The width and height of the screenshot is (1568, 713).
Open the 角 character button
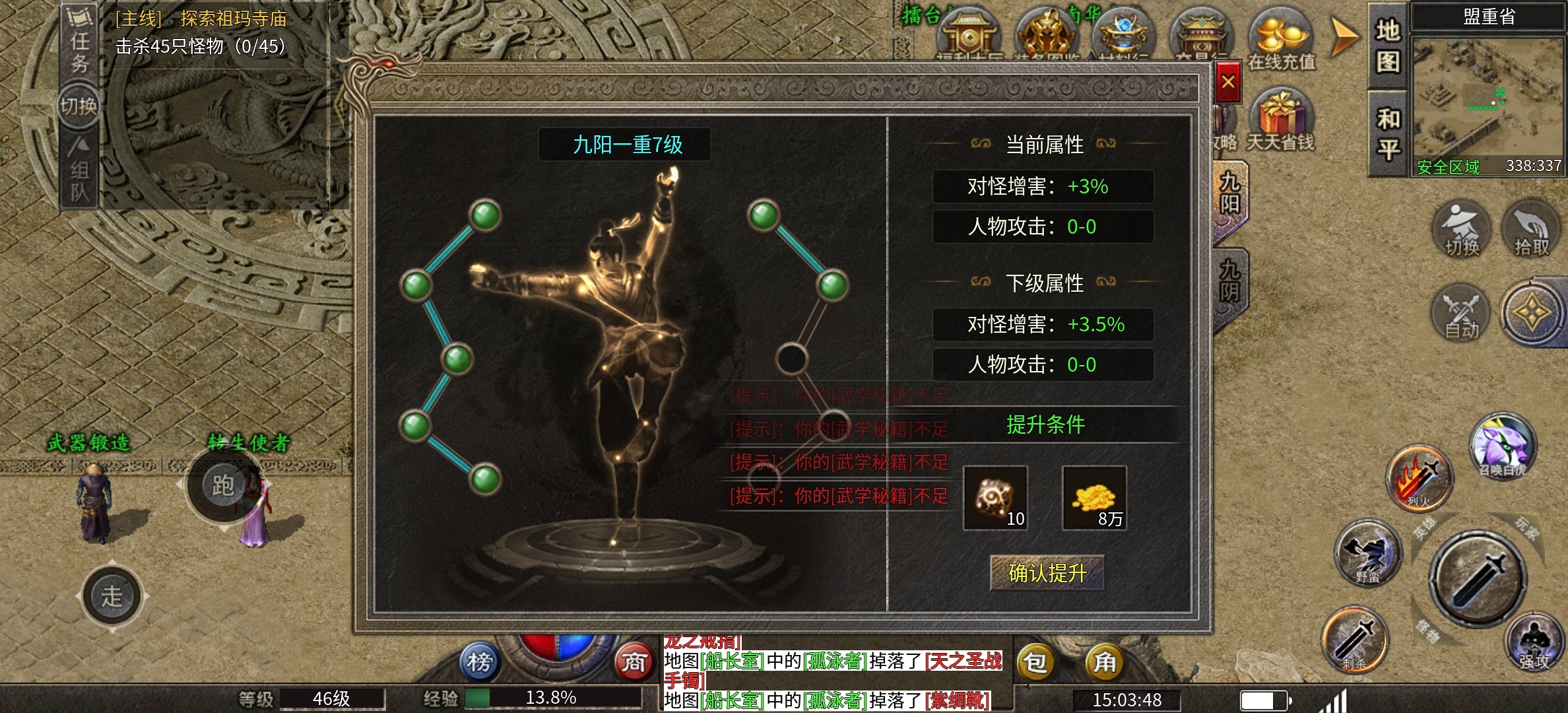pyautogui.click(x=1105, y=662)
